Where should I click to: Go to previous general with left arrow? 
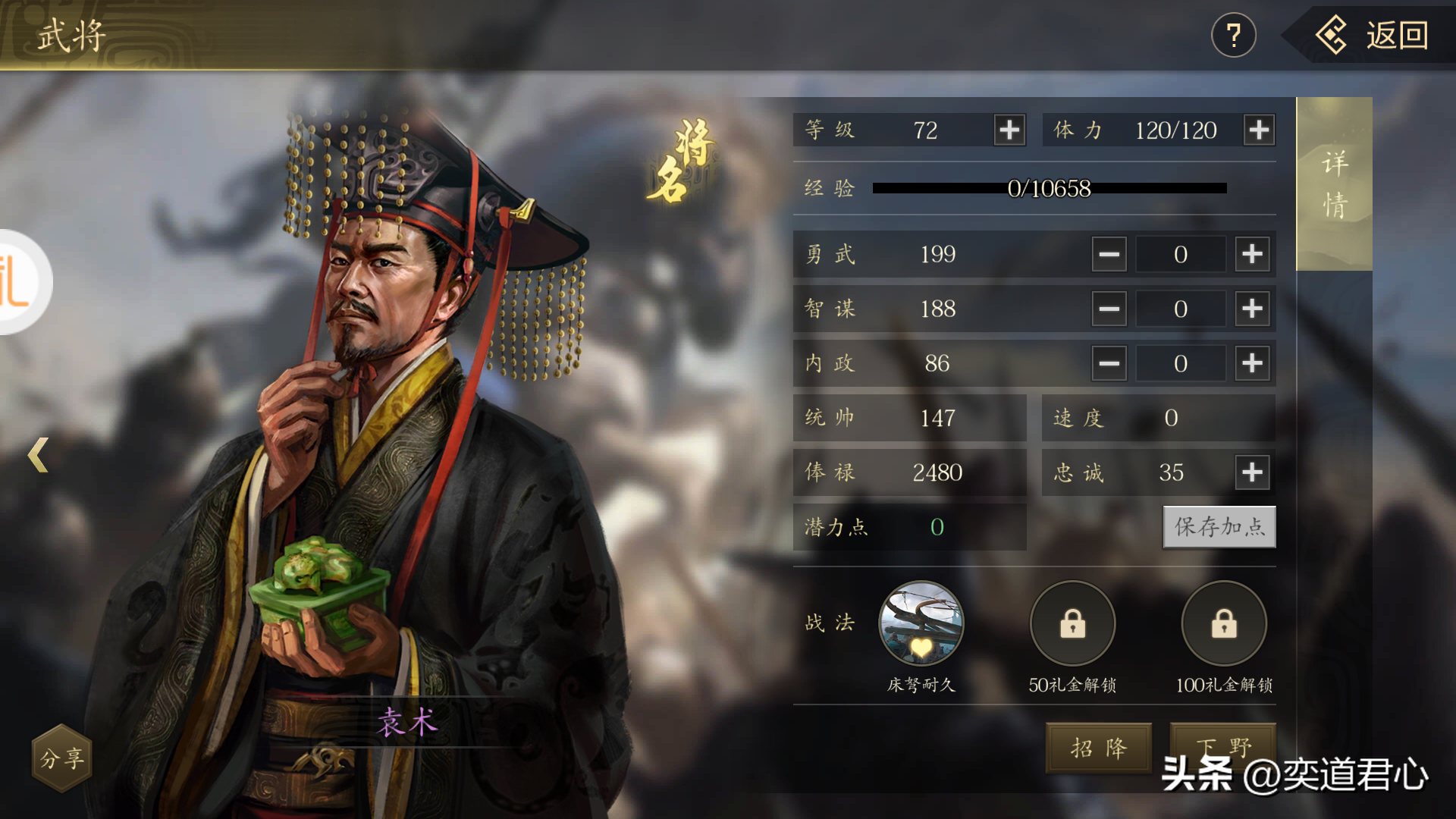pos(38,455)
